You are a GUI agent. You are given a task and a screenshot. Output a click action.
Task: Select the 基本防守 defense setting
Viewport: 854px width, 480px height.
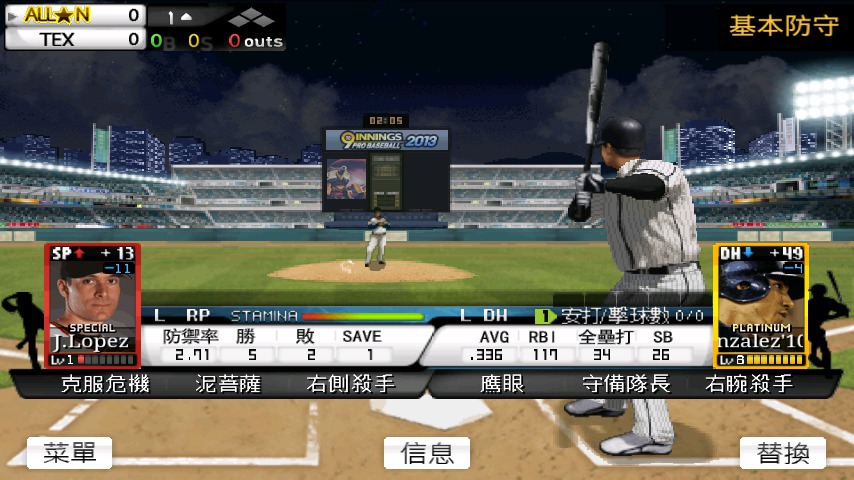(783, 26)
